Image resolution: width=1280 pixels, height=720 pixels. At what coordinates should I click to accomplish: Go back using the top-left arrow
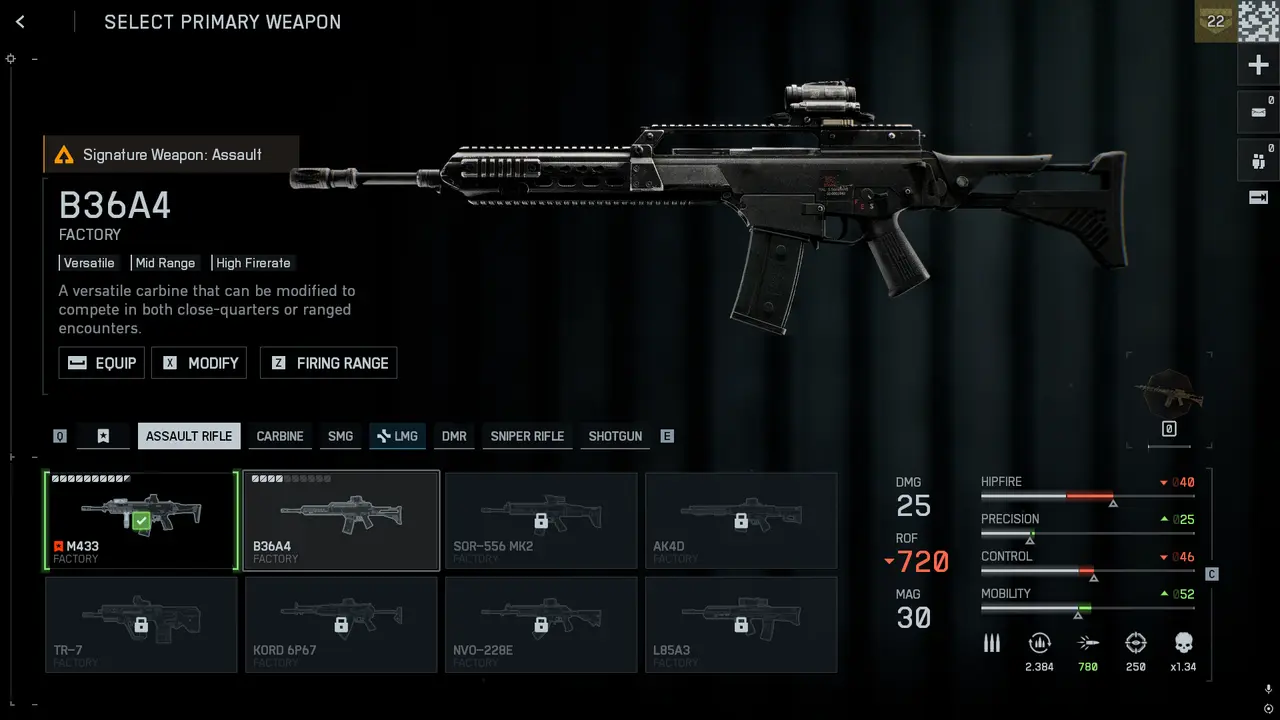pyautogui.click(x=20, y=22)
